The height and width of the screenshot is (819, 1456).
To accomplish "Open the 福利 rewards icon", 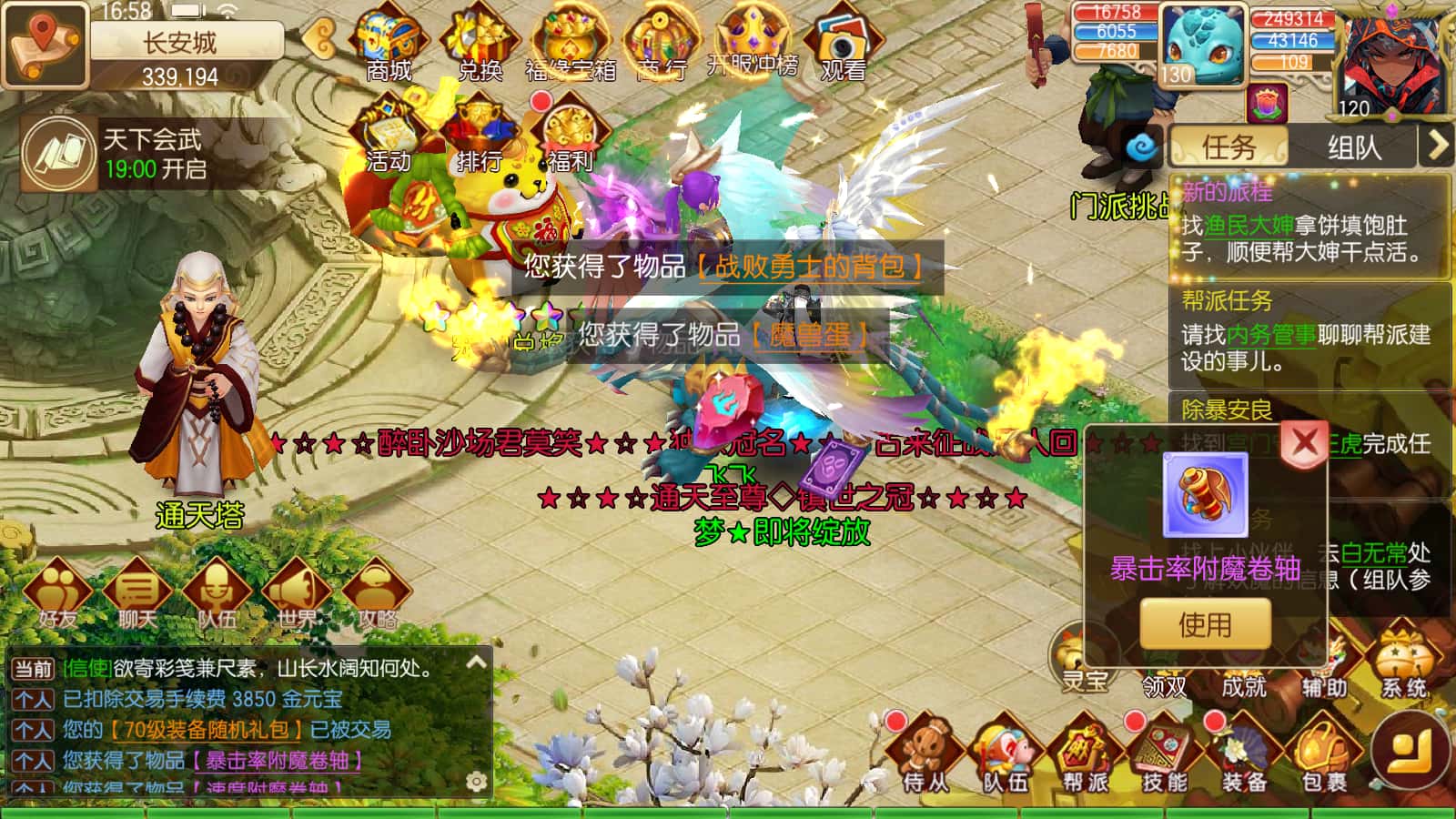I will pyautogui.click(x=571, y=136).
